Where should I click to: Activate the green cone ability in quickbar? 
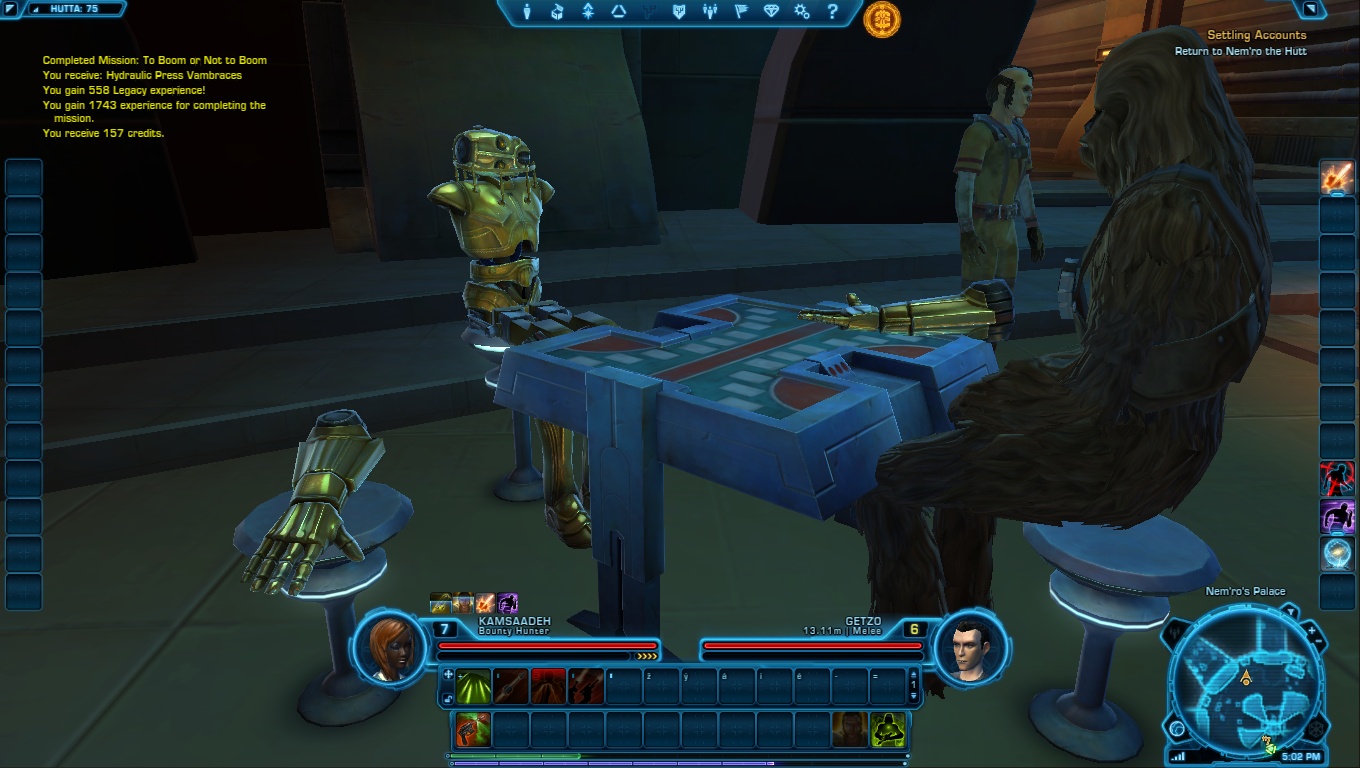click(x=474, y=686)
